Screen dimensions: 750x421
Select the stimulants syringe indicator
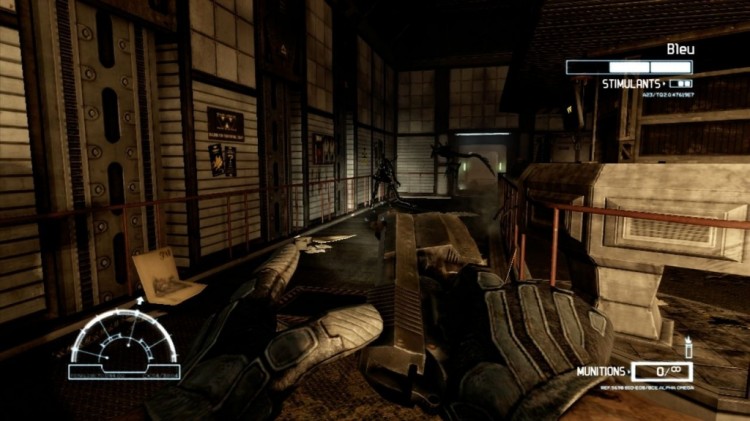coord(680,84)
